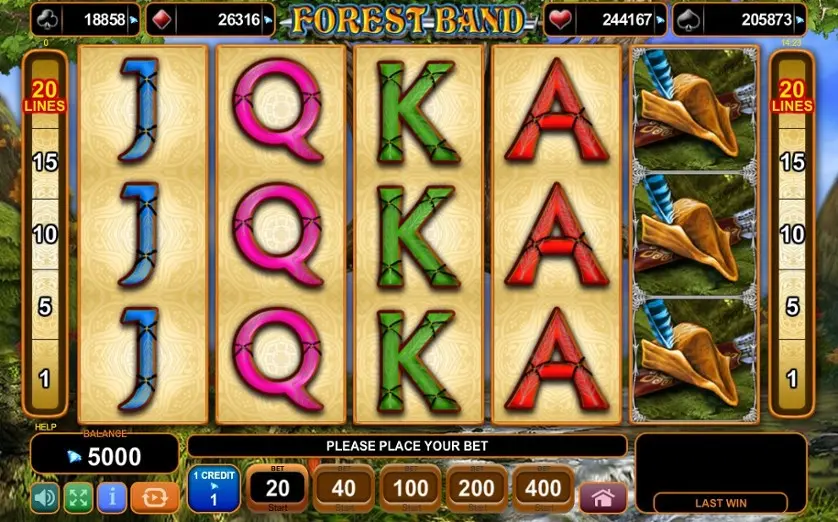Set 15 lines on the right selector

(x=792, y=162)
